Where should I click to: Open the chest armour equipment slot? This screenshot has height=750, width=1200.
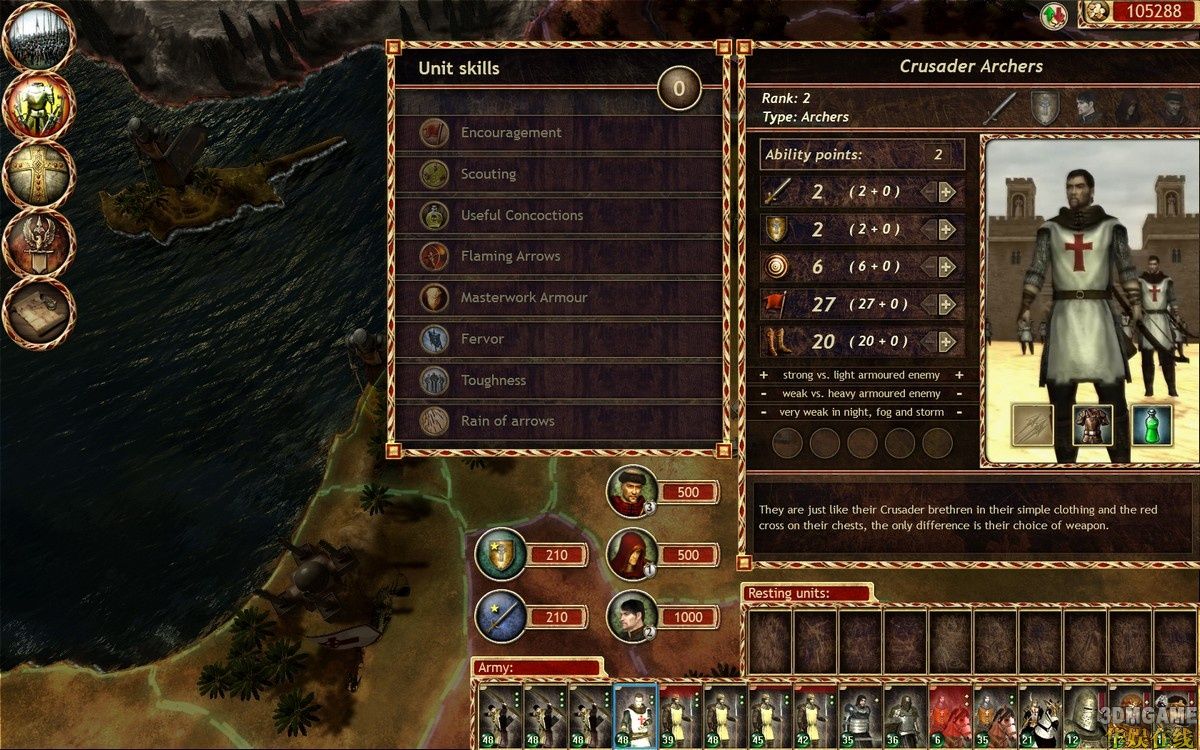(x=1092, y=425)
